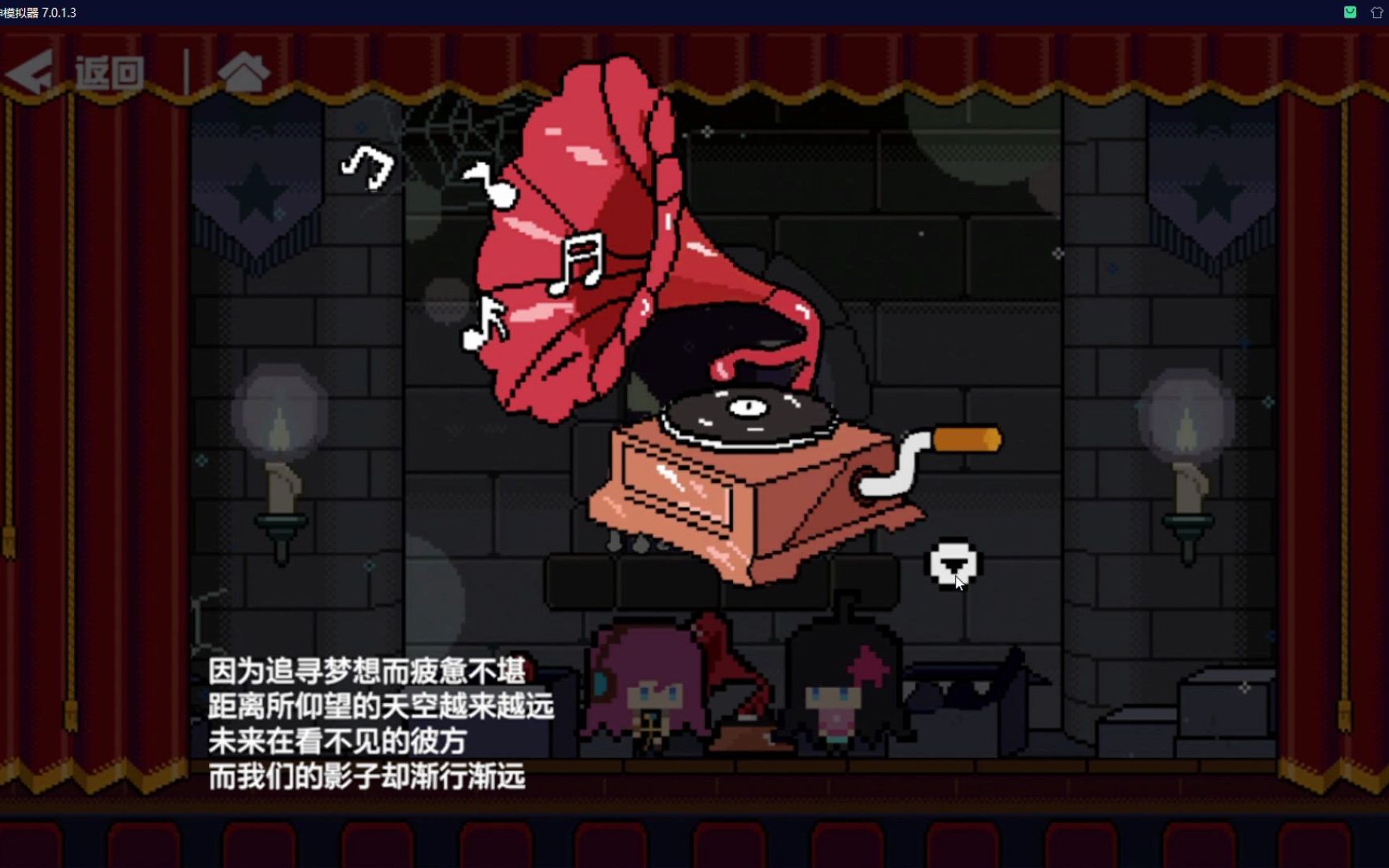
Task: Click the shirt/skin icon in the title bar
Action: [1378, 12]
